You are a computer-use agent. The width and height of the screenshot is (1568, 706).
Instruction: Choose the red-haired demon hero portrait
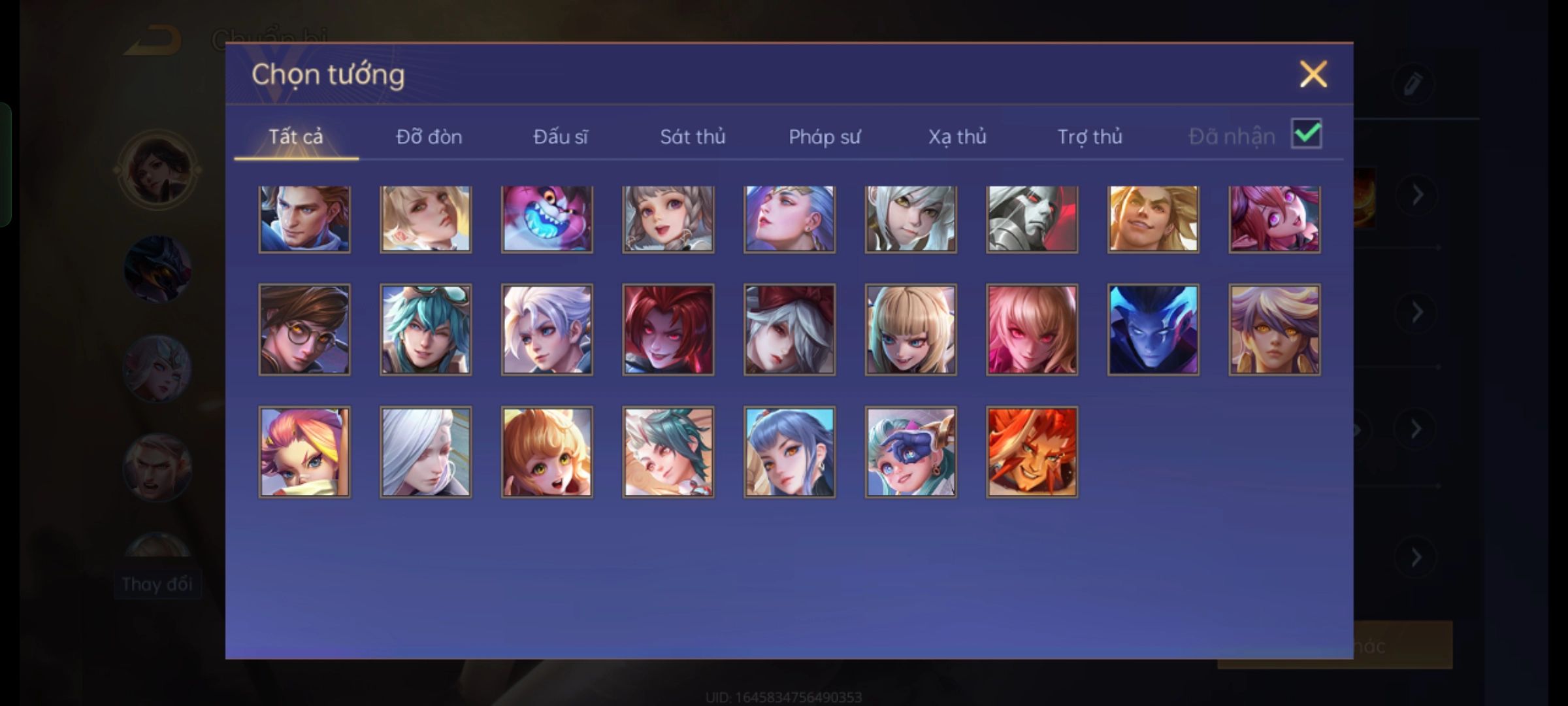pos(668,329)
